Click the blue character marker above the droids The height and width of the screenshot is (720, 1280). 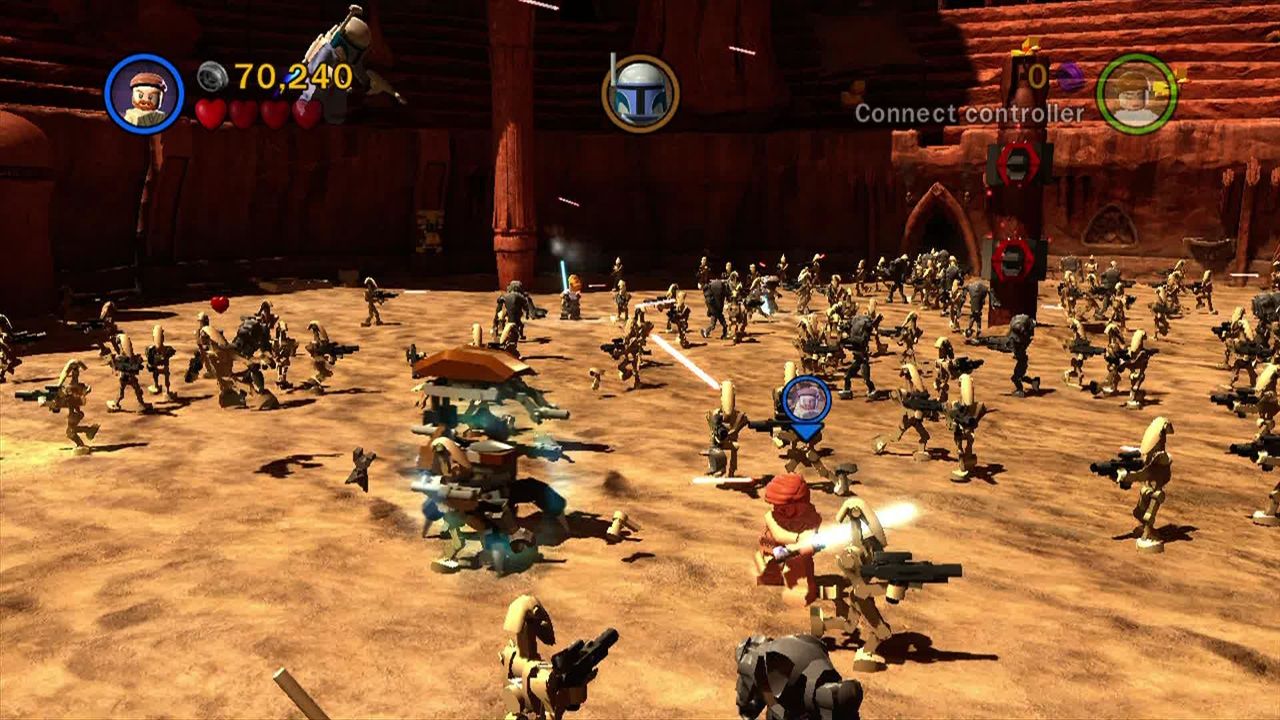(806, 401)
